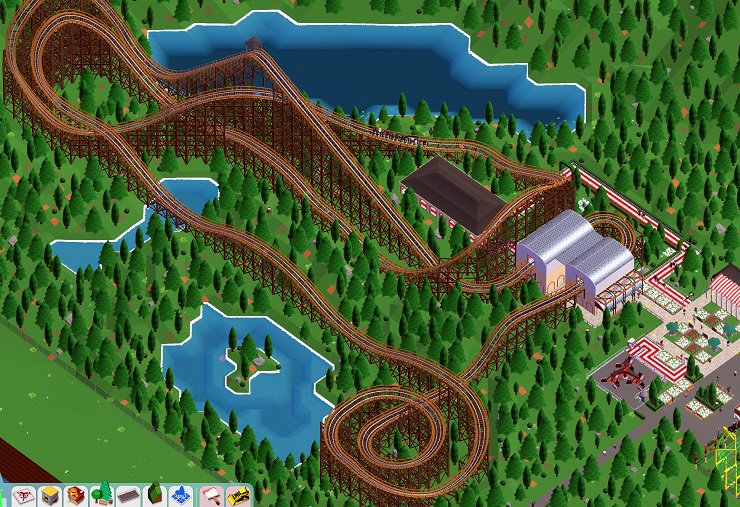
Task: Select the yellow stall building tool
Action: pyautogui.click(x=49, y=495)
